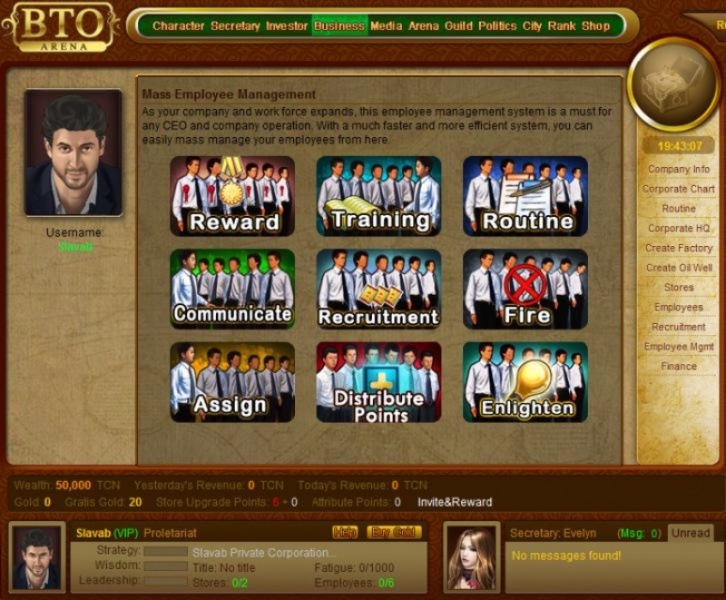Choose the Communicate tile
Screen dimensions: 726x600
tap(231, 290)
